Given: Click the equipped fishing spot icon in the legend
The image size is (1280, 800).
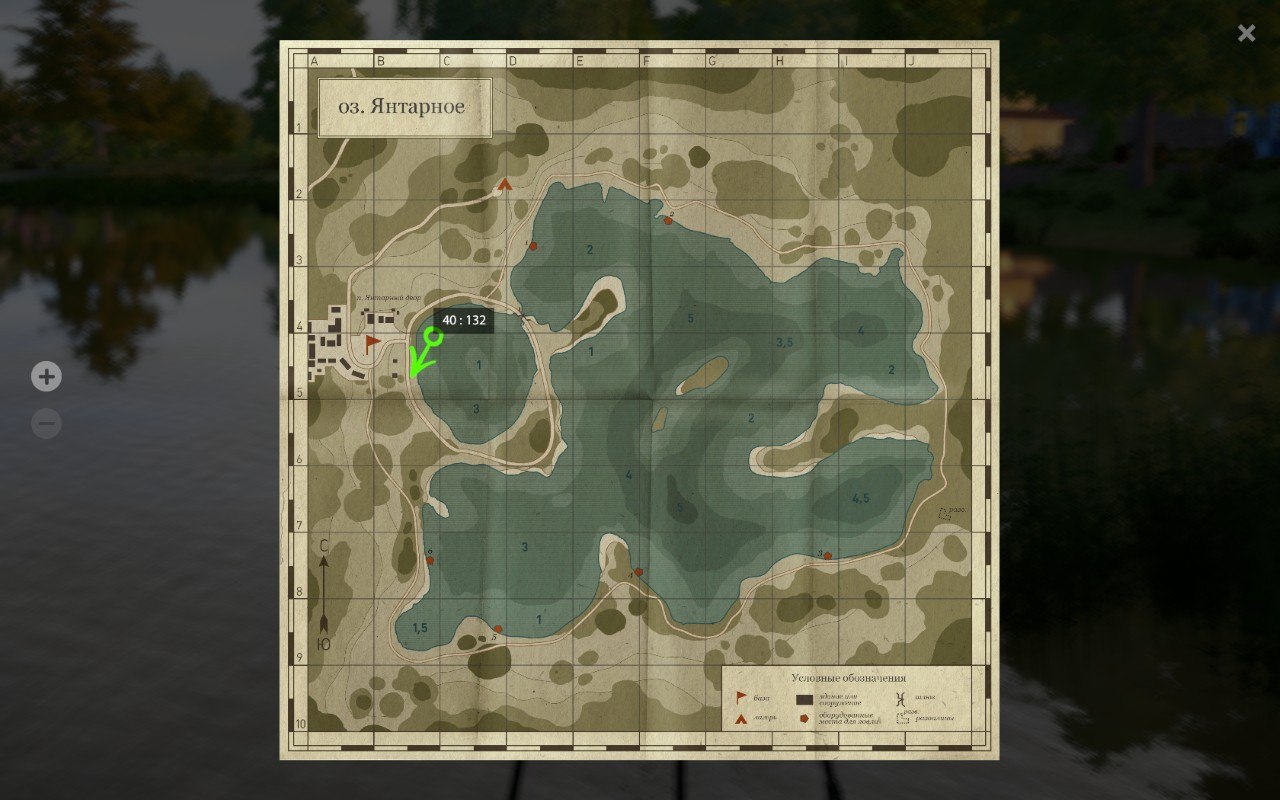Looking at the screenshot, I should click(804, 717).
